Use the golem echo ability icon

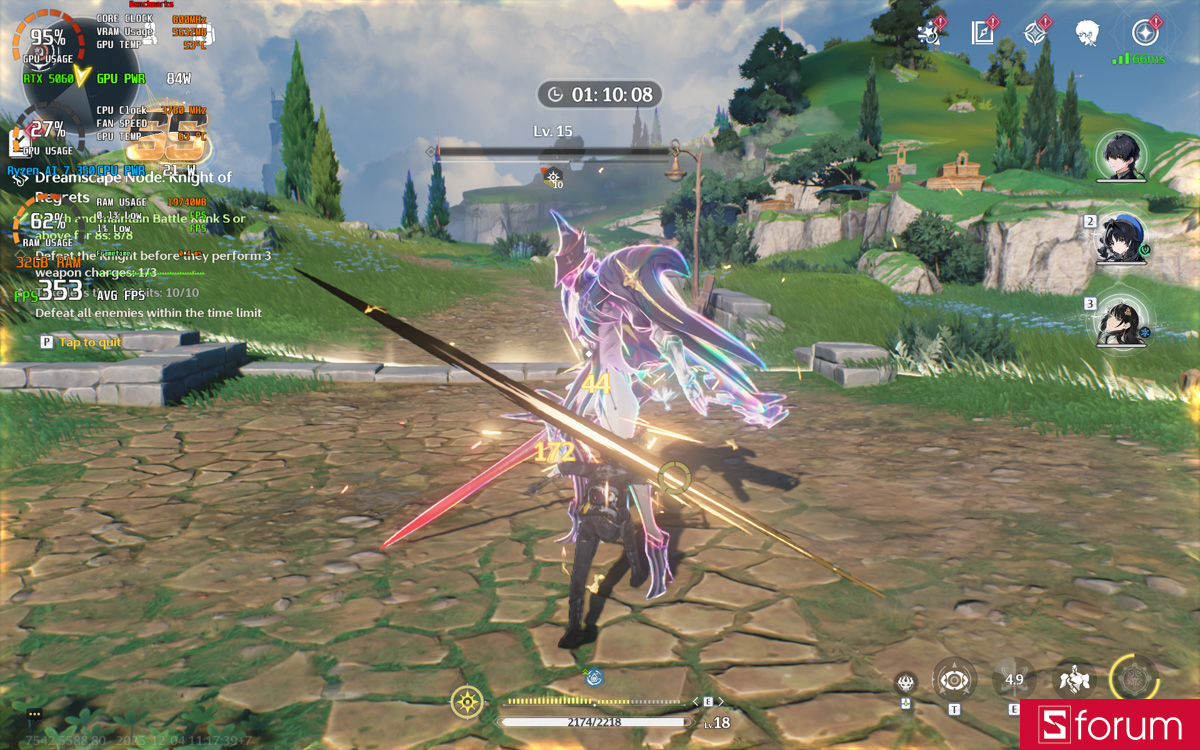[1075, 680]
